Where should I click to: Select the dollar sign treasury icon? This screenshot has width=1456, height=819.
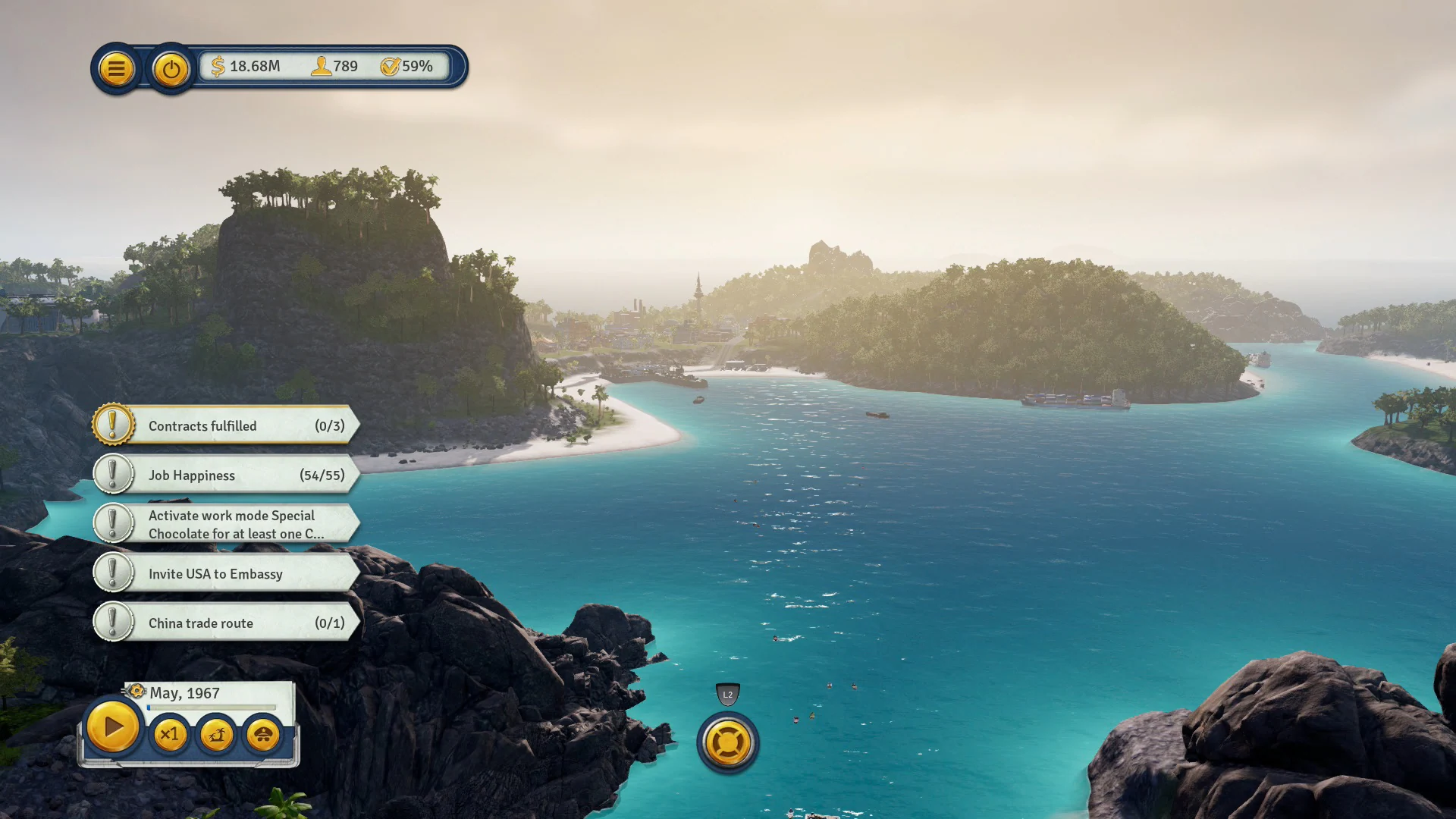click(x=218, y=66)
